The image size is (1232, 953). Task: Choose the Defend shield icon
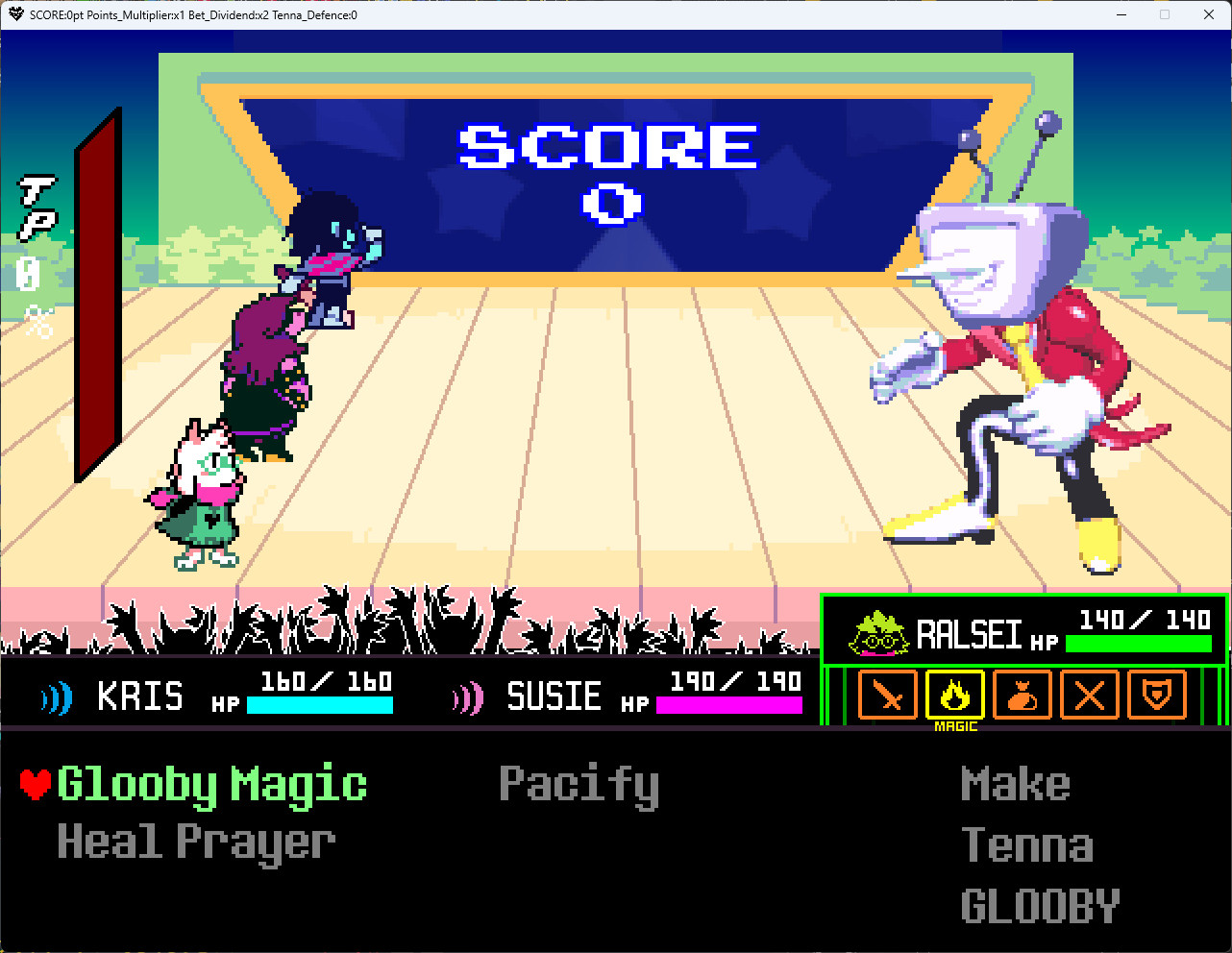1156,695
